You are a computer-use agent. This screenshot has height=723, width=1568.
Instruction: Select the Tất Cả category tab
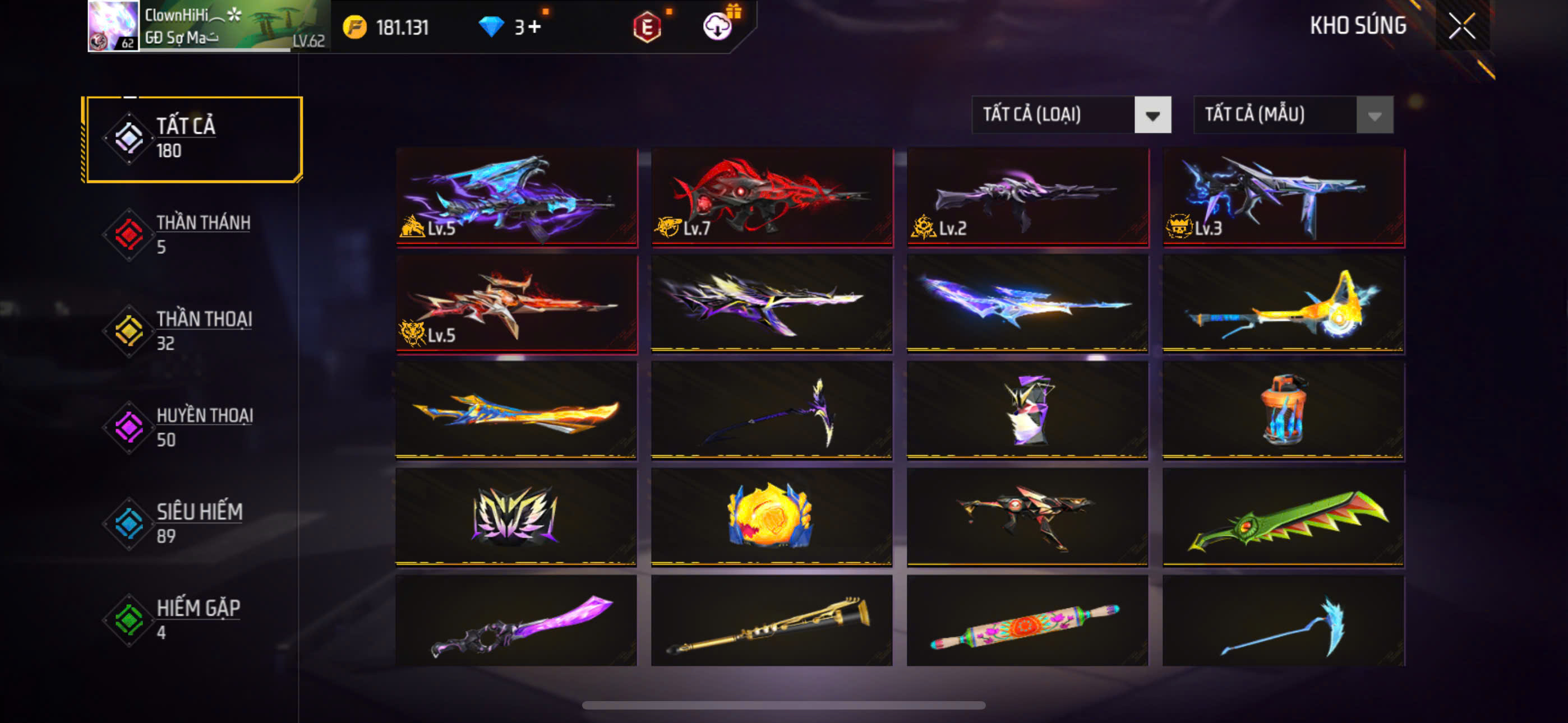193,140
